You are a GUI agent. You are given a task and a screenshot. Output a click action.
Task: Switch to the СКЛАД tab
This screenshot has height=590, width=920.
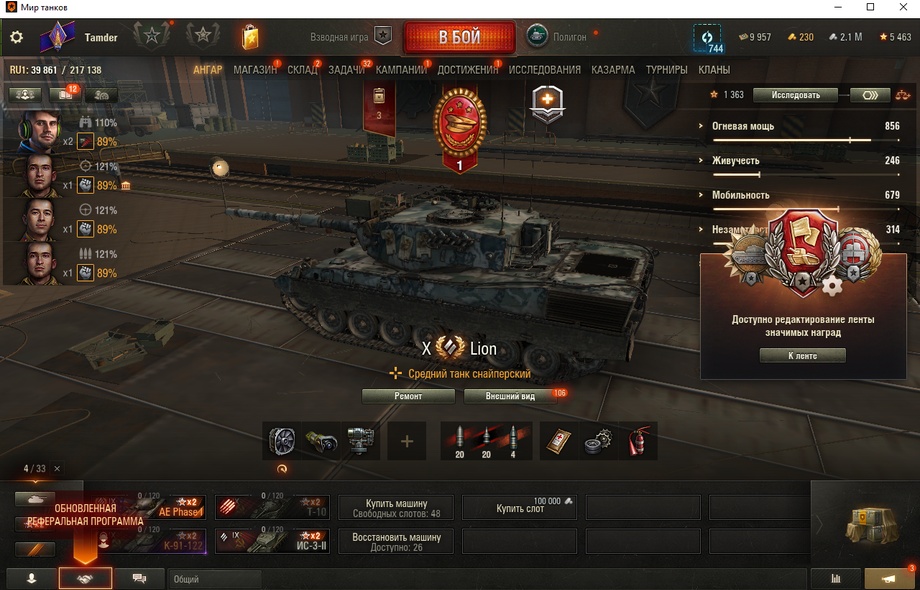coord(302,70)
